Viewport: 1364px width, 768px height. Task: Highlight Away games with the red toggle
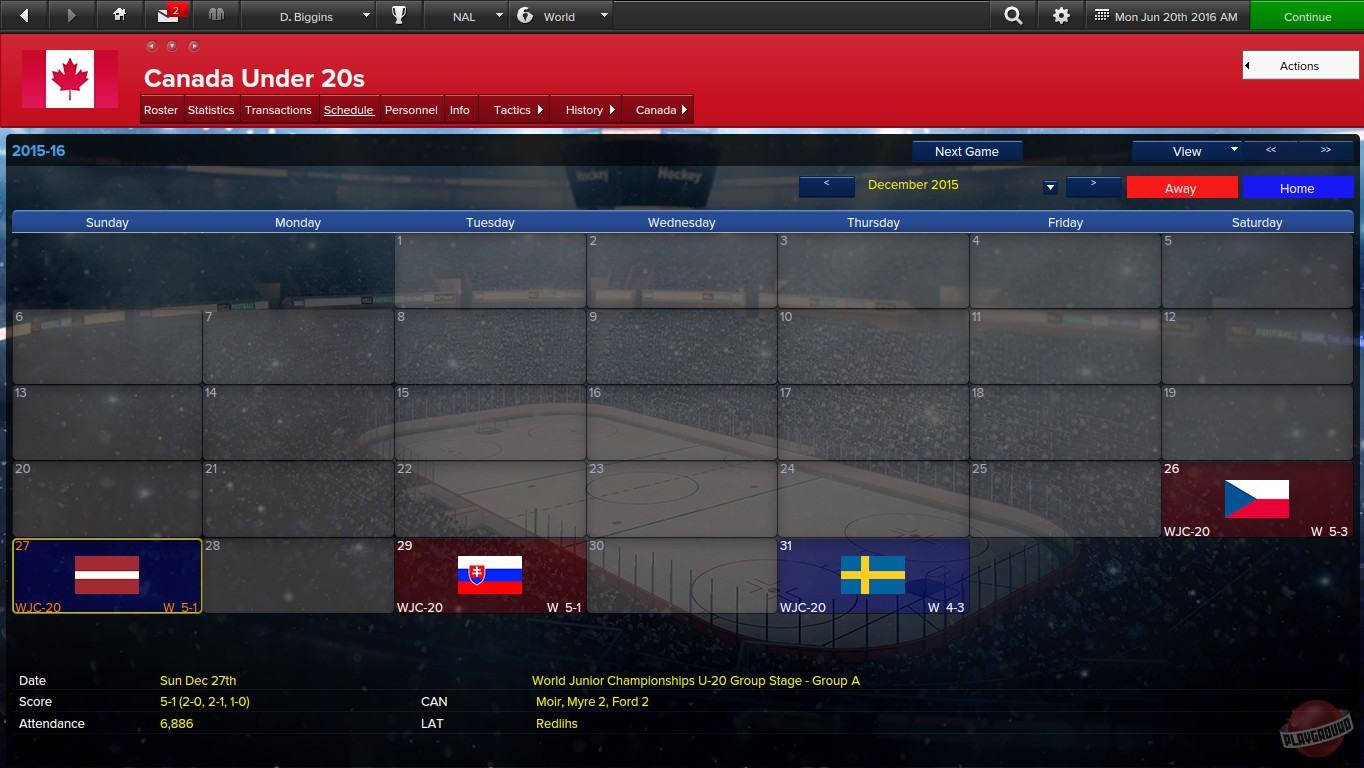1182,187
